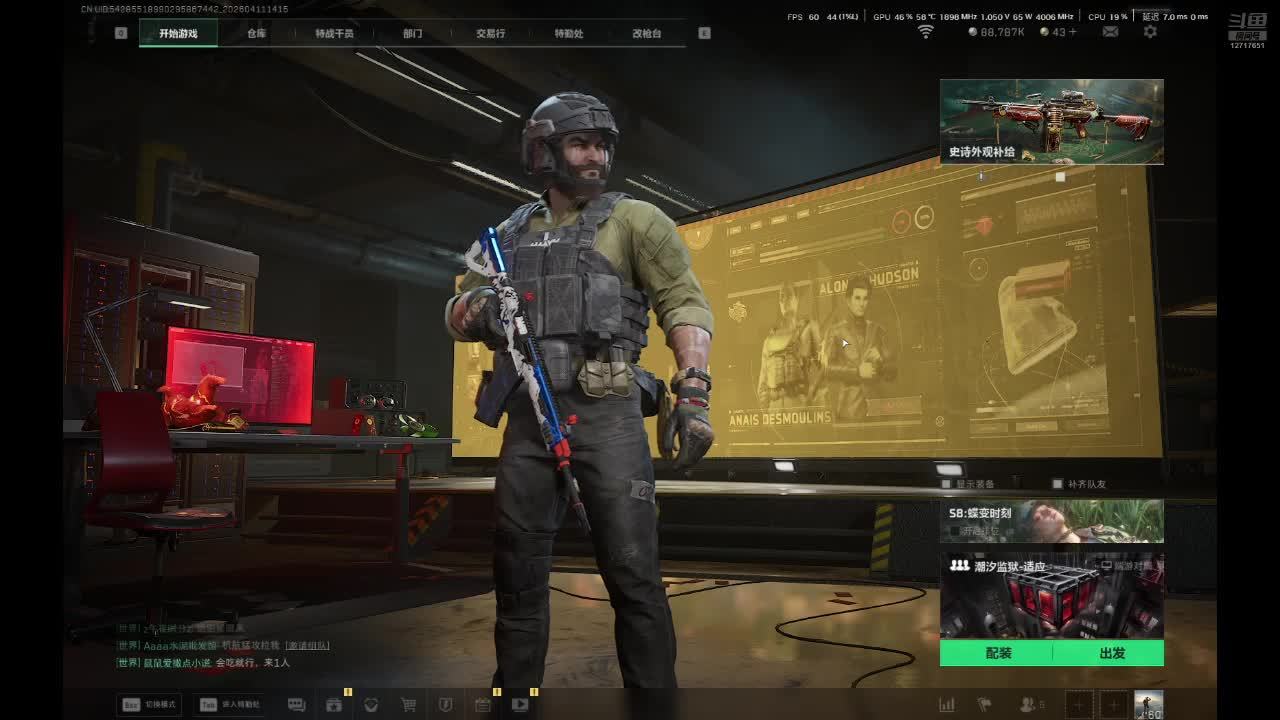Image resolution: width=1280 pixels, height=720 pixels.
Task: Select the 部门 department tab
Action: tap(412, 33)
